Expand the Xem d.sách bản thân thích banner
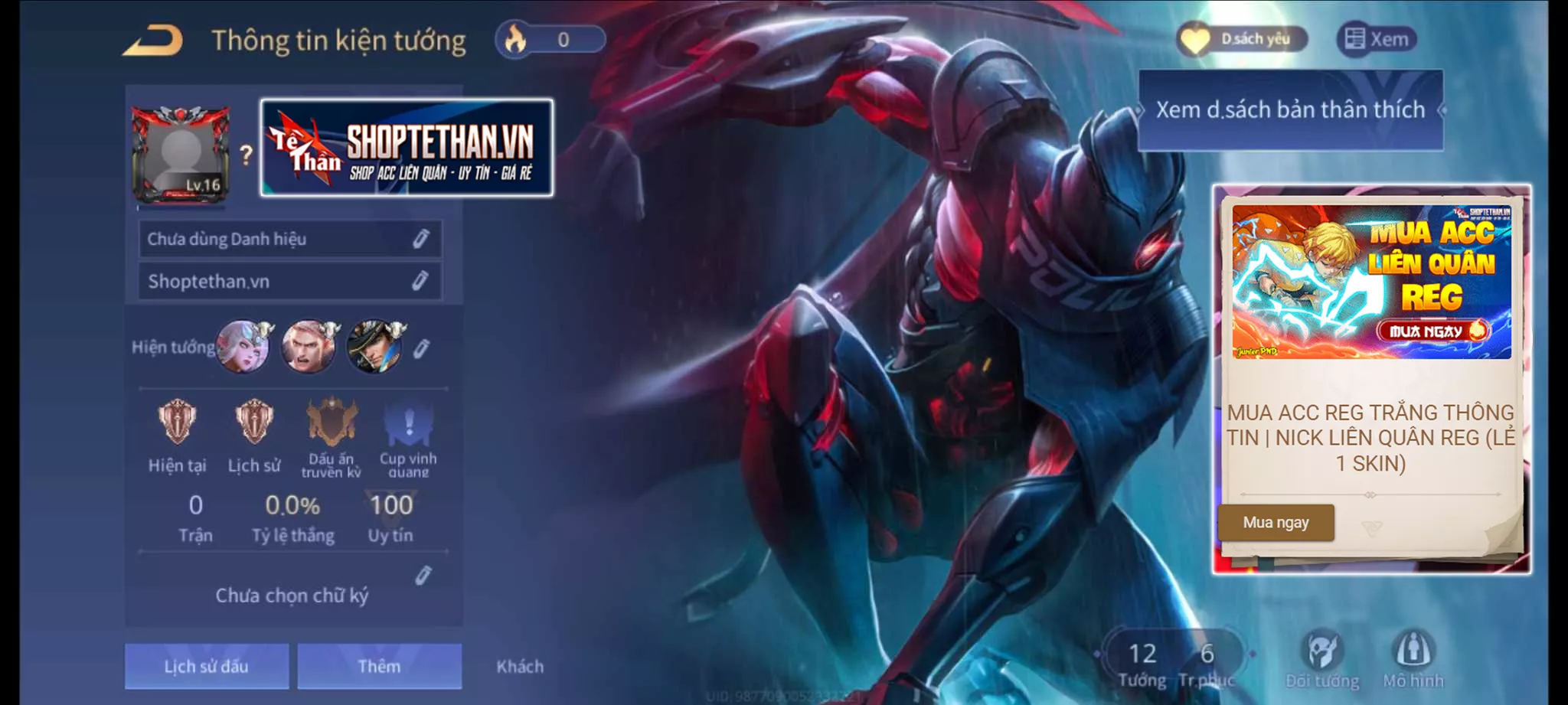 click(x=1289, y=109)
